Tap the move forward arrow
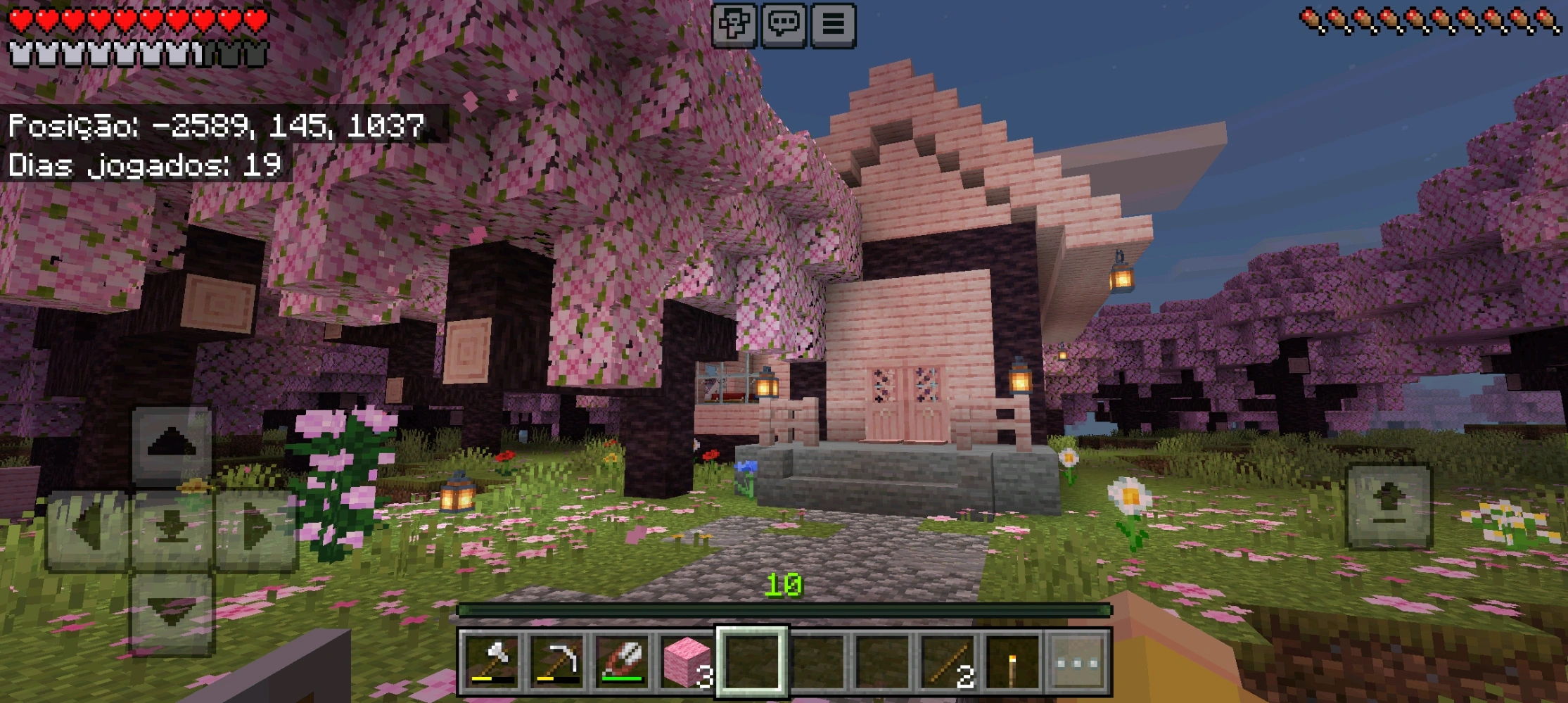This screenshot has height=703, width=1568. coord(172,445)
